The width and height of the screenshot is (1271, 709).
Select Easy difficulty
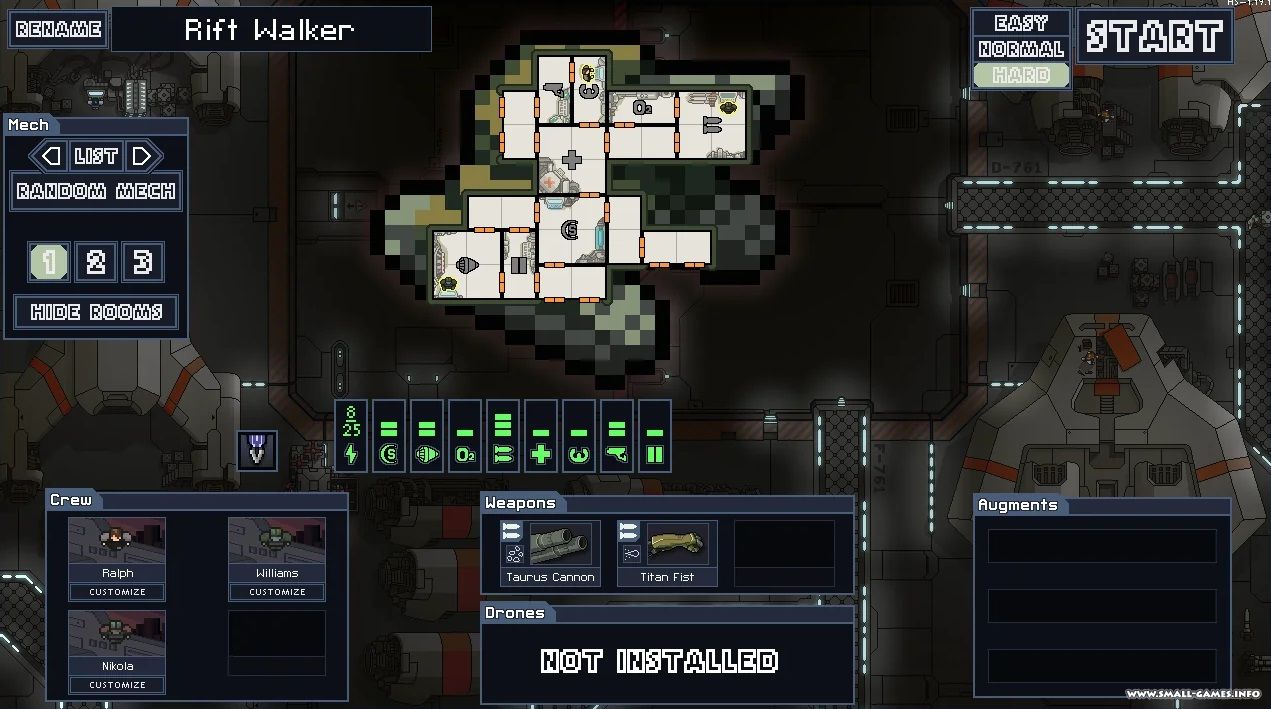1021,23
